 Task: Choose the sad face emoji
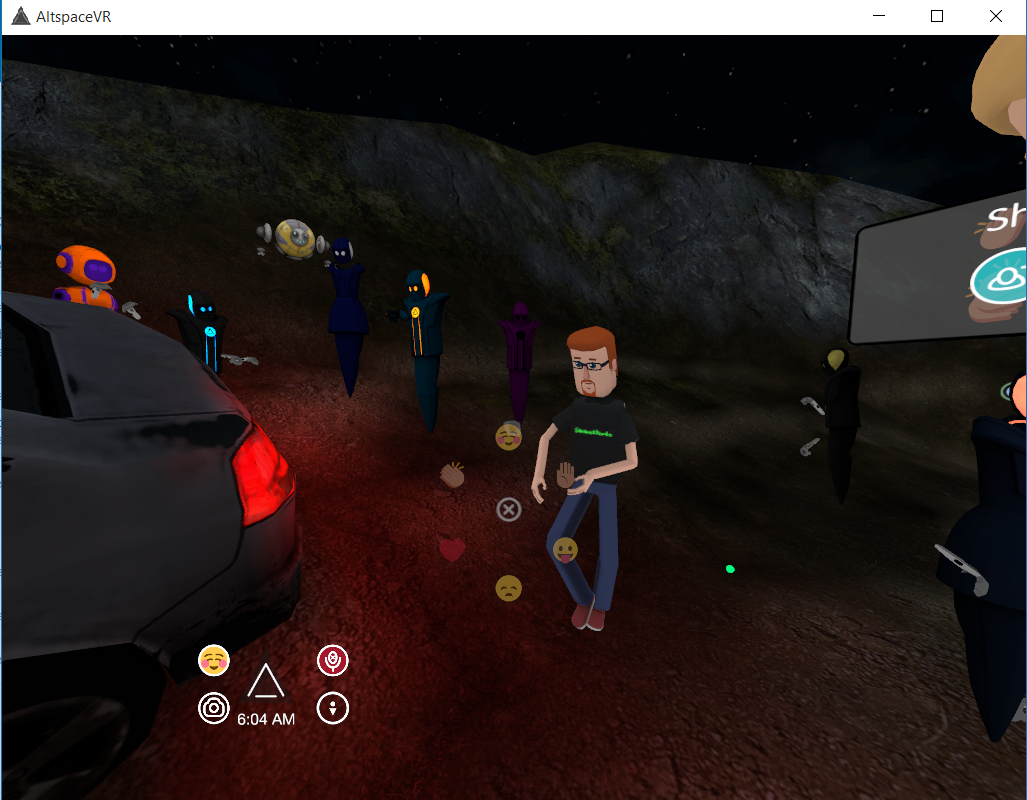[x=508, y=588]
